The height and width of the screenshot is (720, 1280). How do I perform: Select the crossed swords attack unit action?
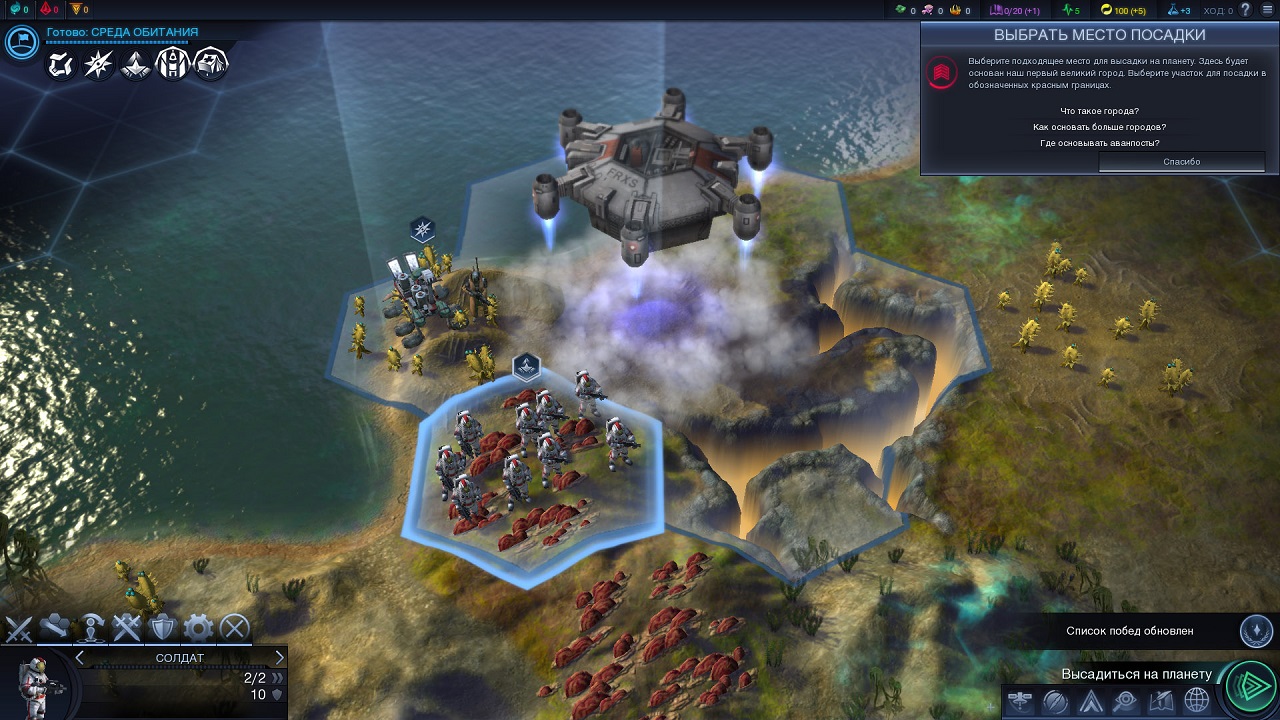pyautogui.click(x=20, y=628)
